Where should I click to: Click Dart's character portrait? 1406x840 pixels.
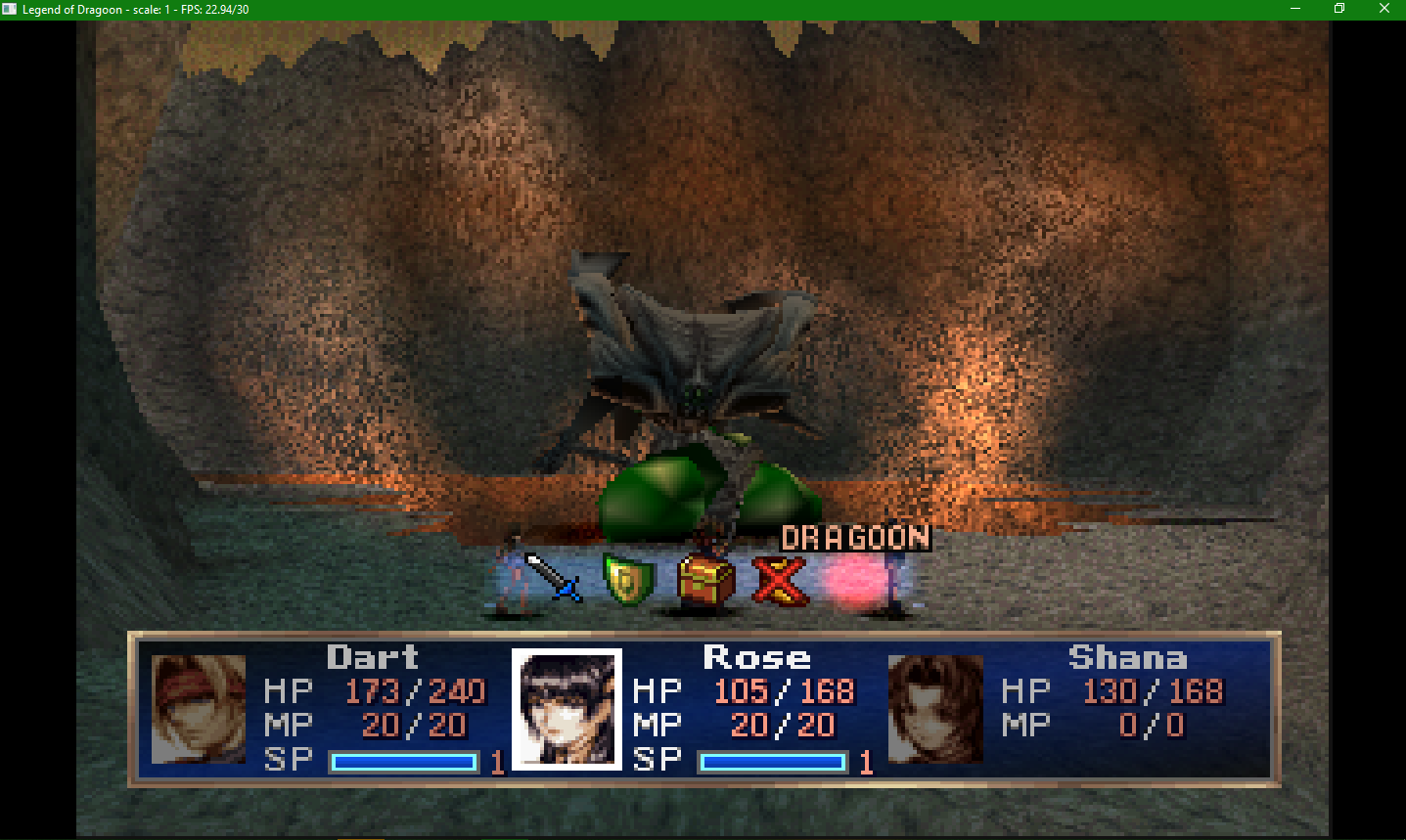pyautogui.click(x=196, y=709)
